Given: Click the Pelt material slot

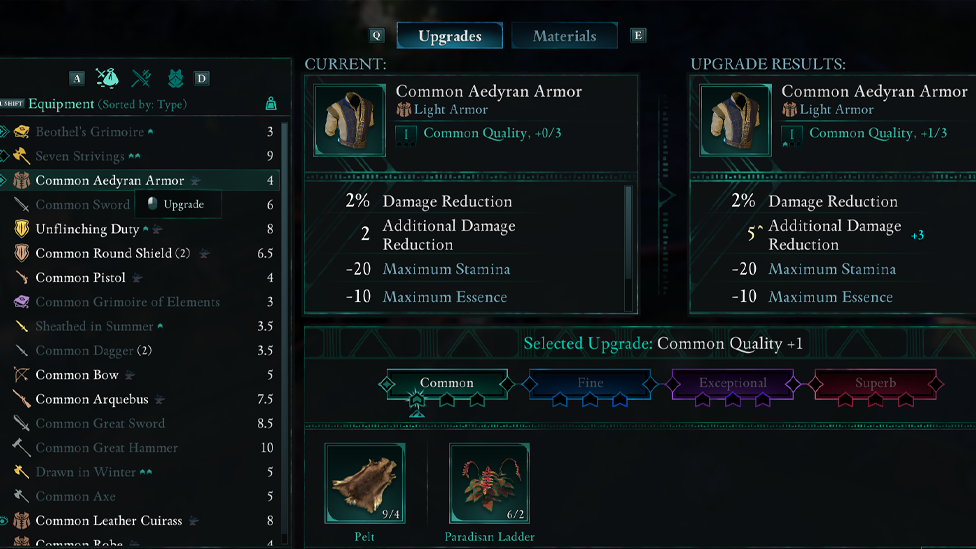Looking at the screenshot, I should (365, 485).
